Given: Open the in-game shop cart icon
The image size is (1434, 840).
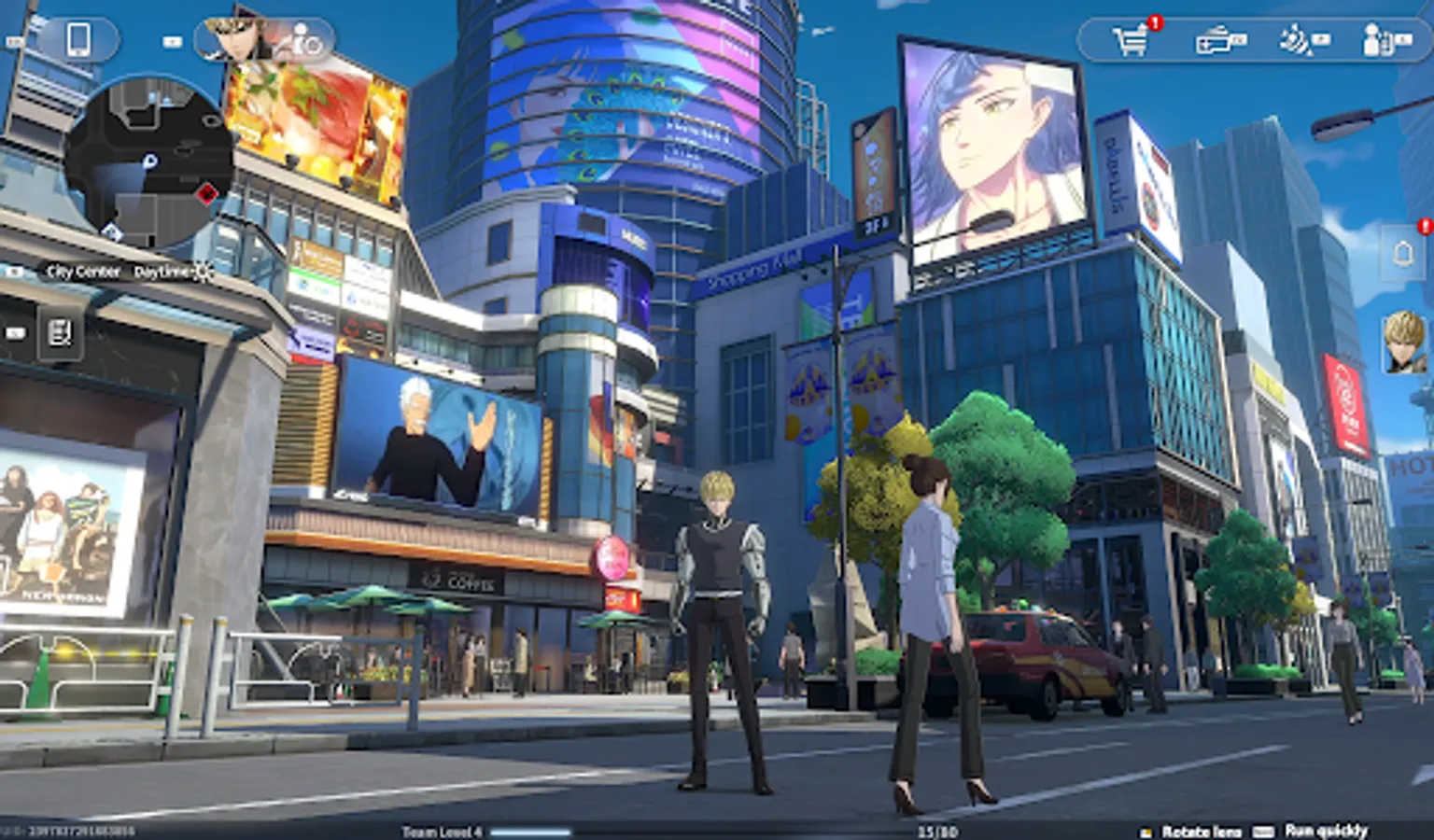Looking at the screenshot, I should (x=1130, y=40).
